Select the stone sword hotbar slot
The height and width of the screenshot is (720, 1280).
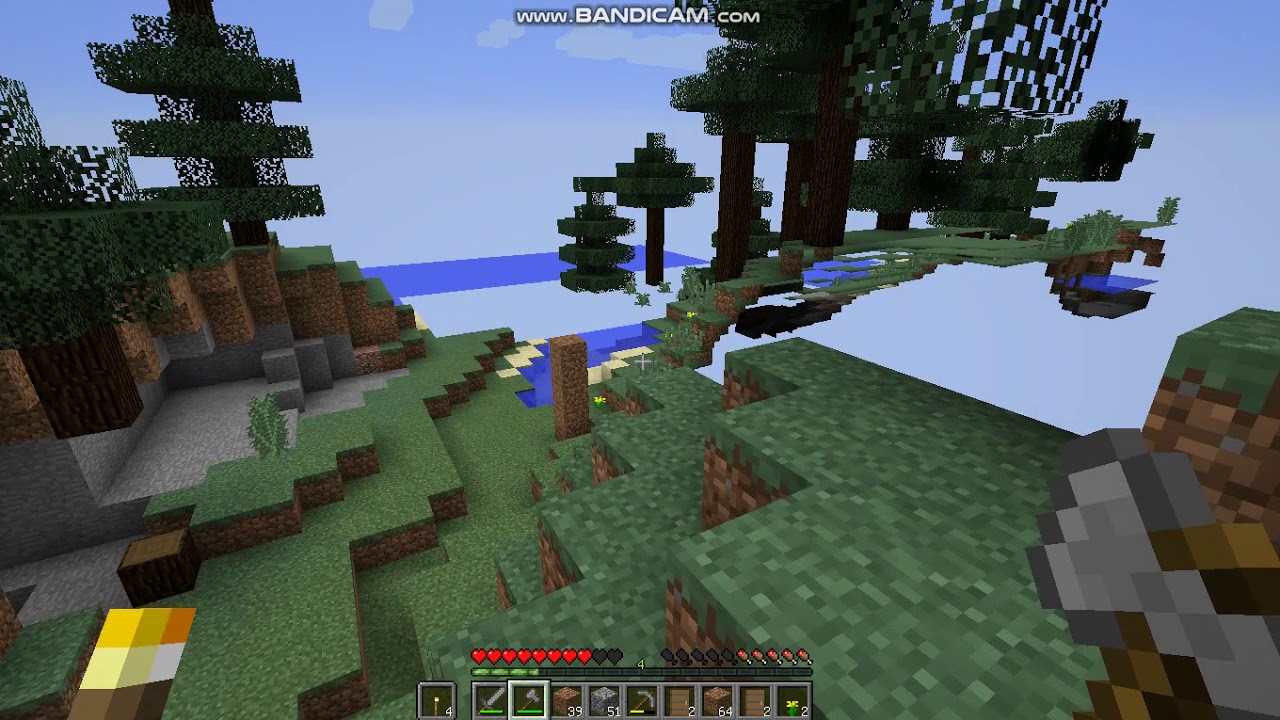coord(490,700)
